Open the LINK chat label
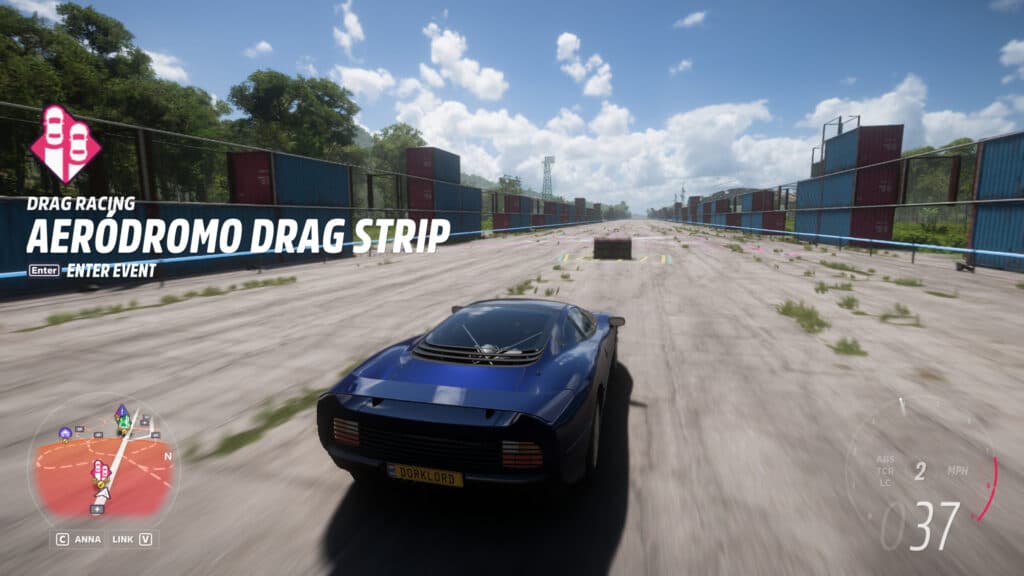 (x=122, y=539)
